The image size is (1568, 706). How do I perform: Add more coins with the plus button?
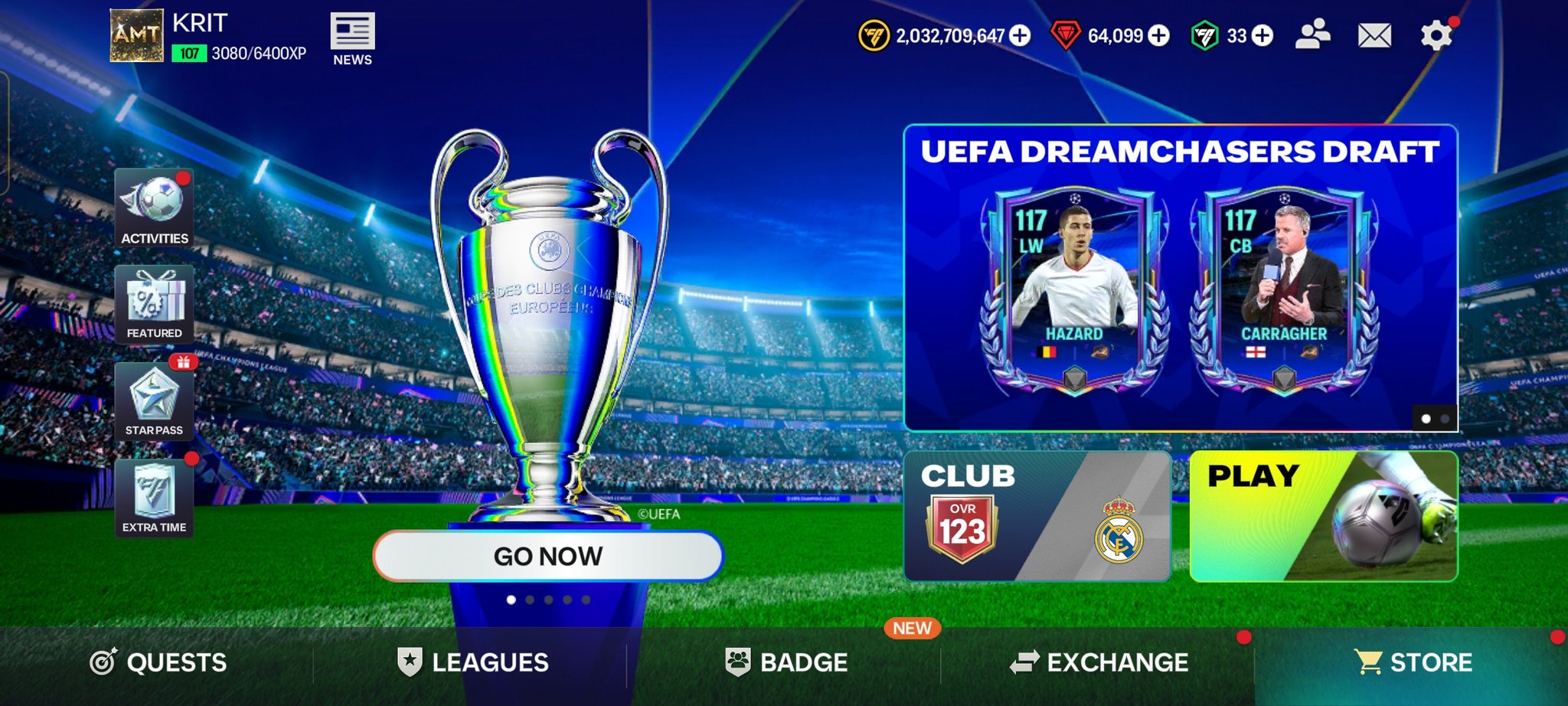click(x=1020, y=35)
